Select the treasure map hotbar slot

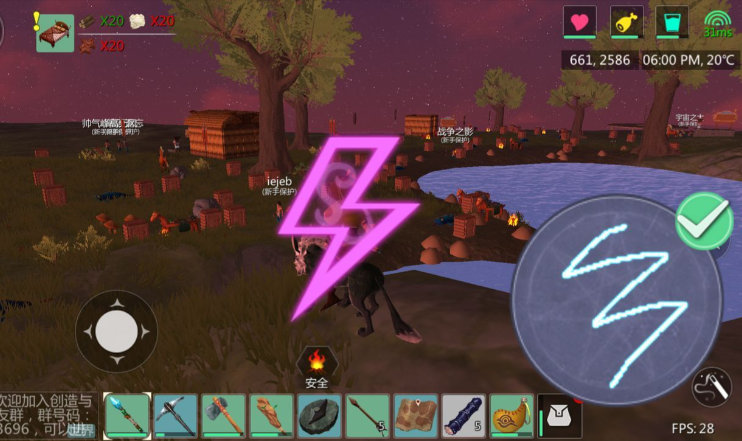pos(416,415)
